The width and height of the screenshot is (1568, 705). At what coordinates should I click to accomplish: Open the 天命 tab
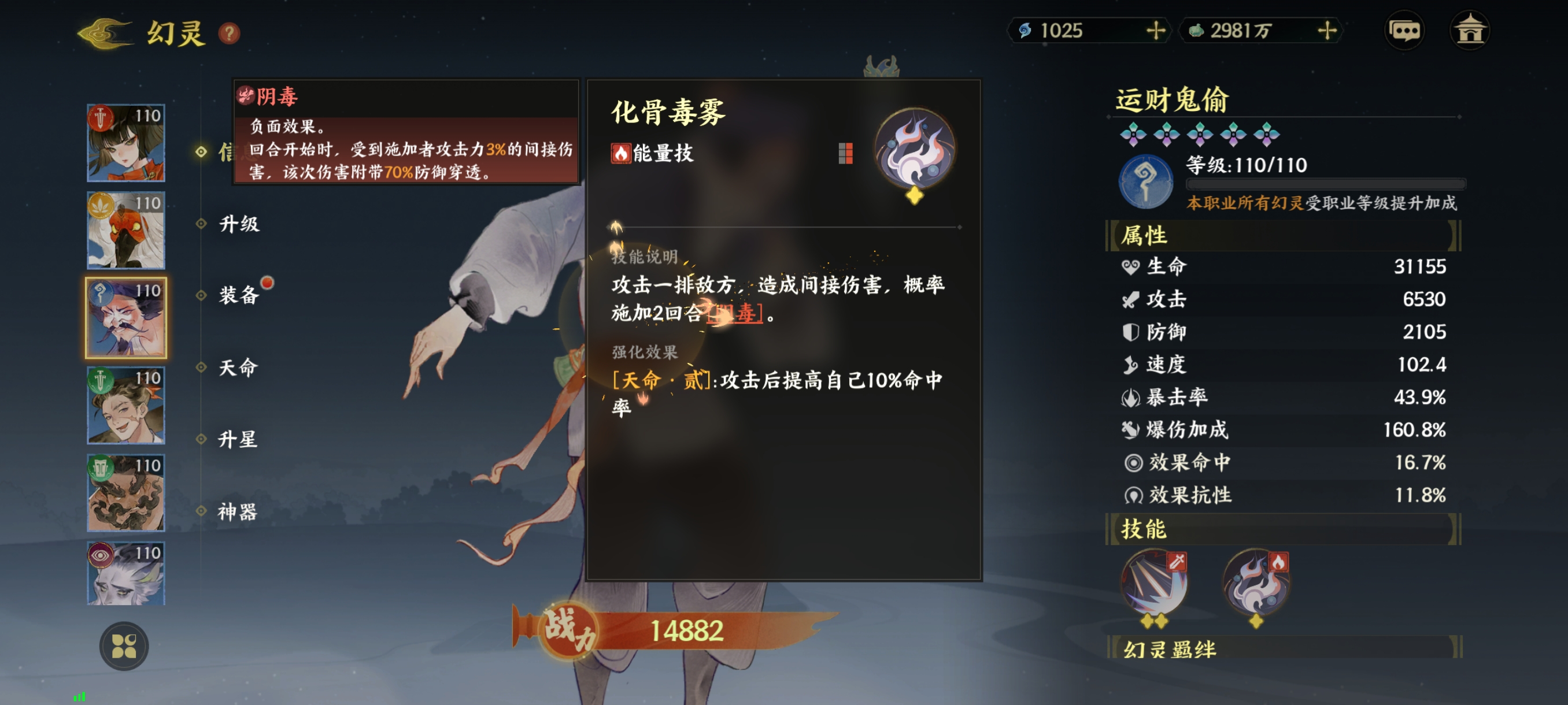239,368
